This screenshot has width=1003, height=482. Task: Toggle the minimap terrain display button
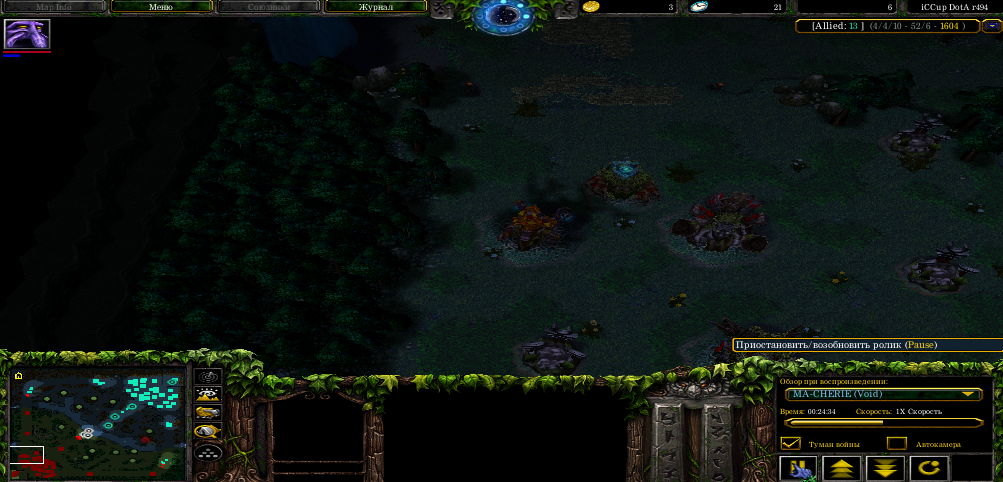208,394
